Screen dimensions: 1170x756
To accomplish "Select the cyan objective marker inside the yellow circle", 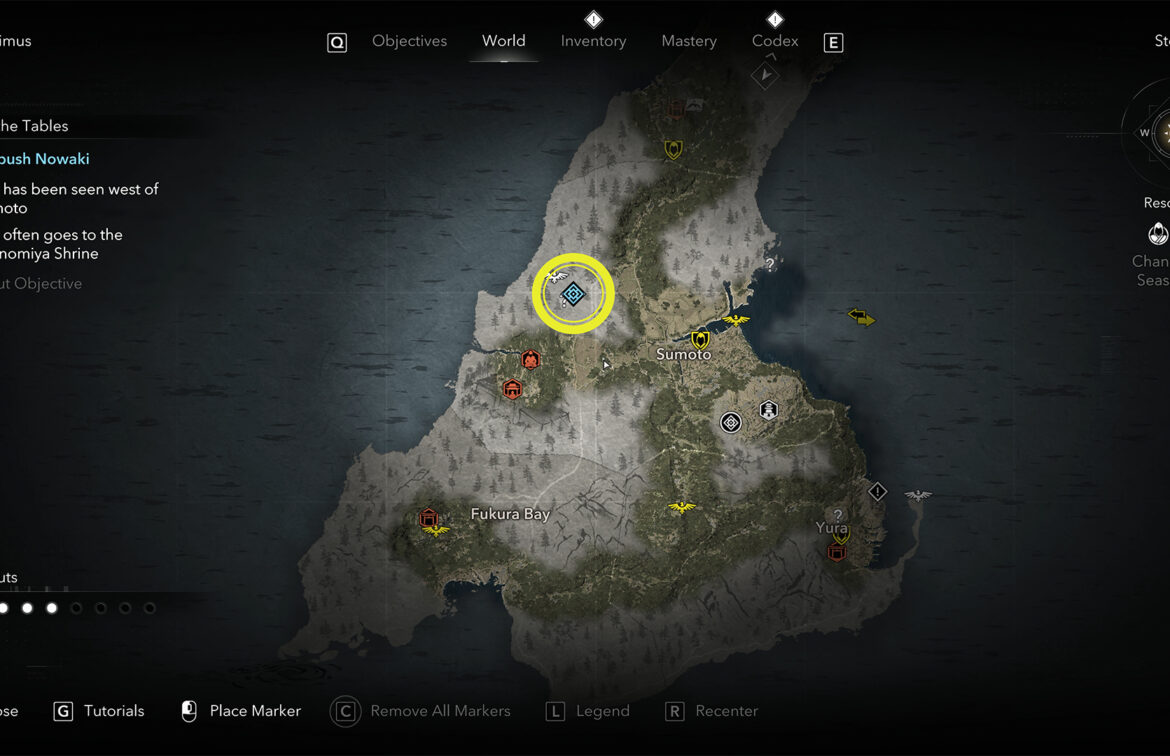I will click(x=573, y=294).
